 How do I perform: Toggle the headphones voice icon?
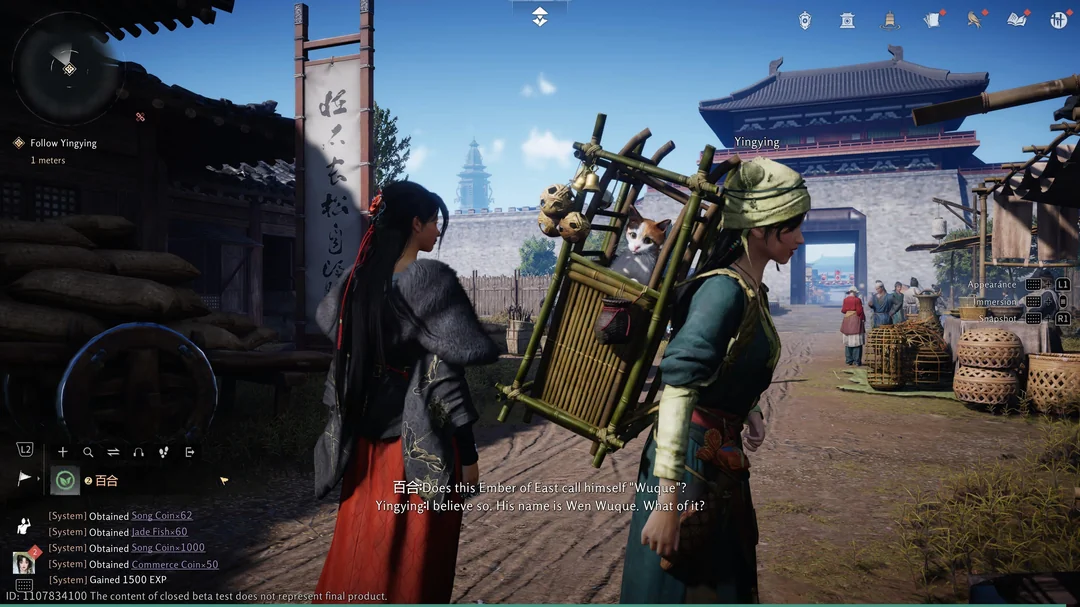138,452
